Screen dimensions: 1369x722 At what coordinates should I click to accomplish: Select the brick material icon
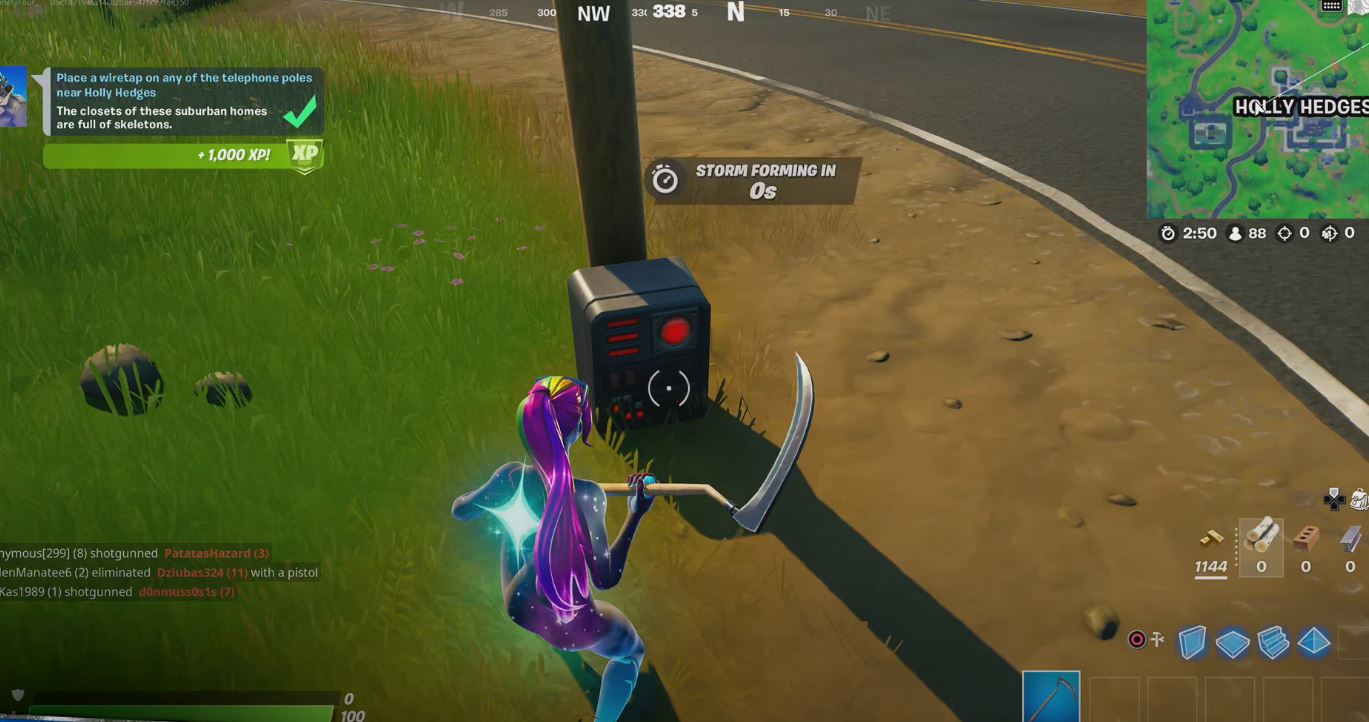tap(1306, 538)
